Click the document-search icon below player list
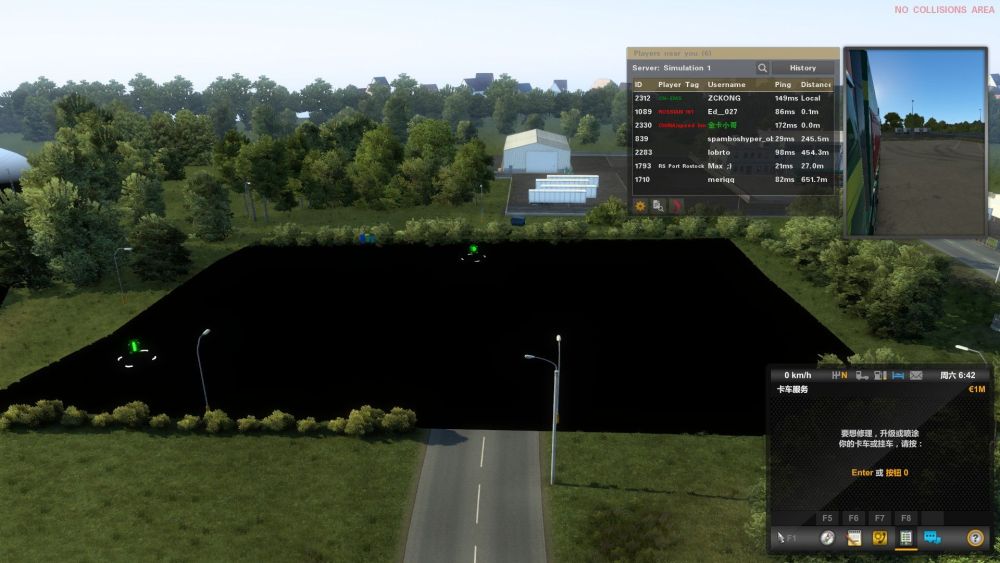This screenshot has width=1000, height=563. [x=658, y=206]
